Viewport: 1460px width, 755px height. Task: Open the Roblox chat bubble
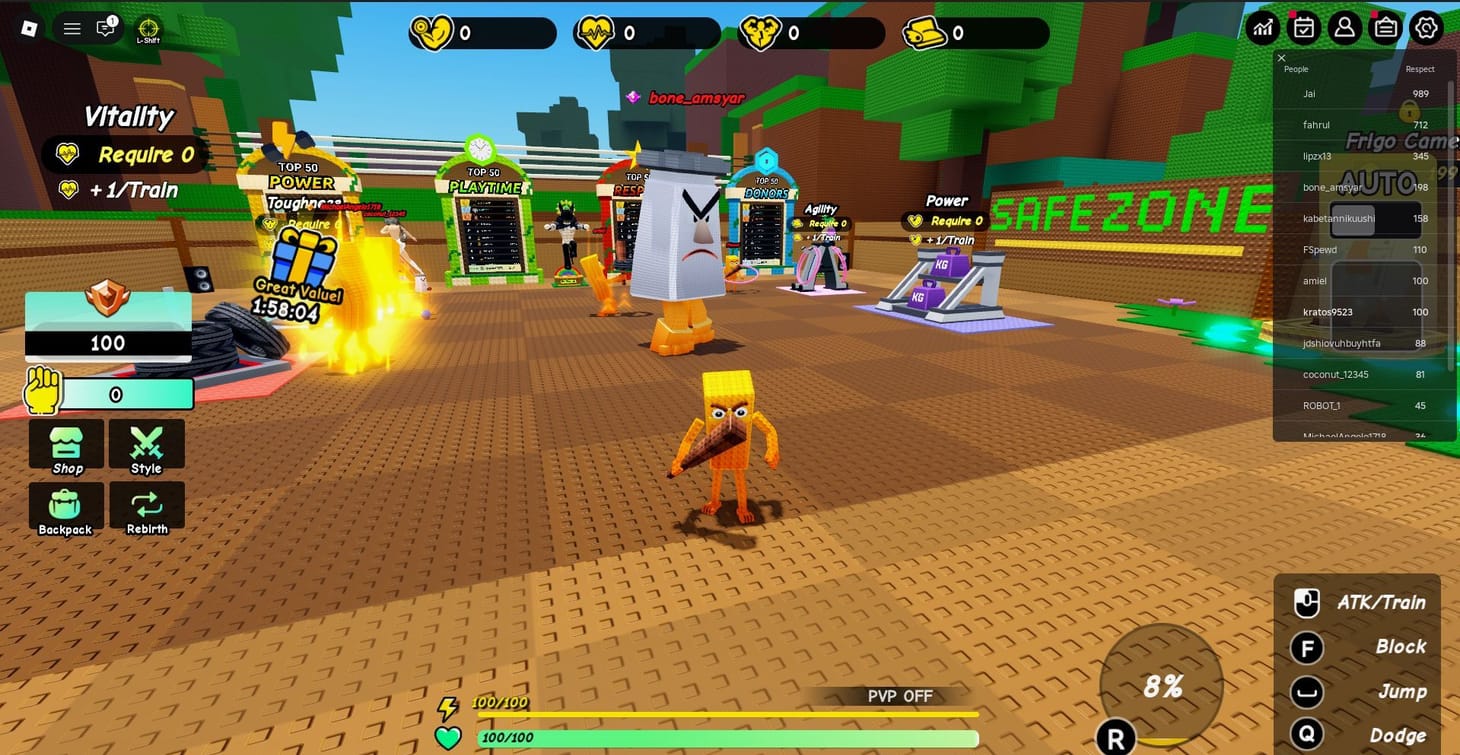[105, 28]
